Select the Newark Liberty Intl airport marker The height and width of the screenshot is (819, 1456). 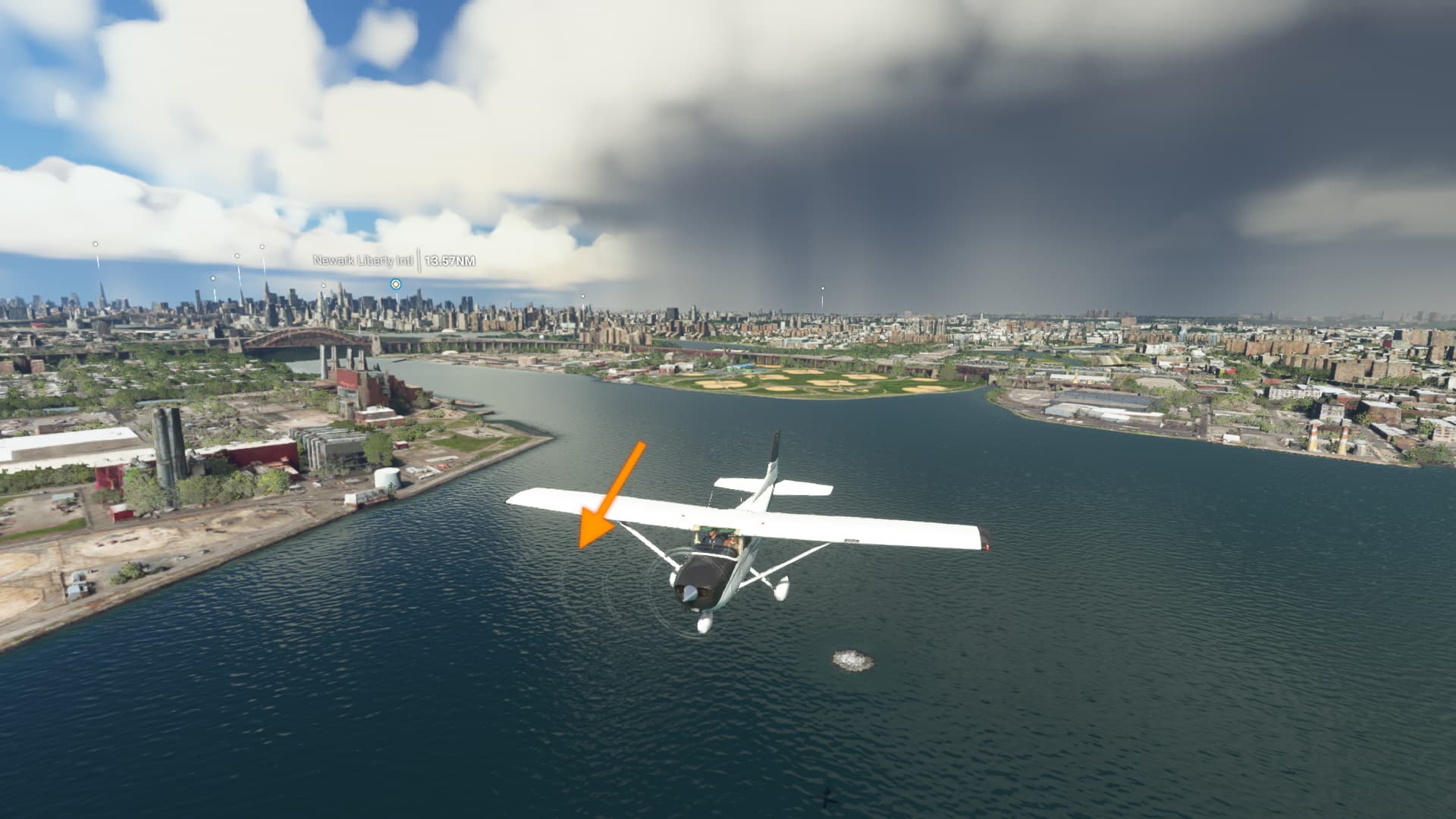click(395, 284)
